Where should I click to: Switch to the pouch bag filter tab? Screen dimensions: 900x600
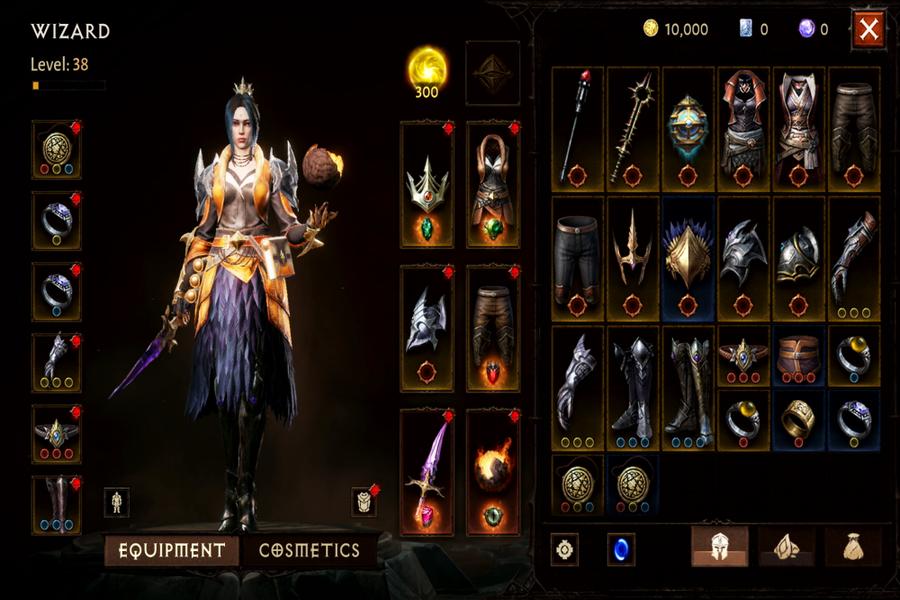pos(853,547)
